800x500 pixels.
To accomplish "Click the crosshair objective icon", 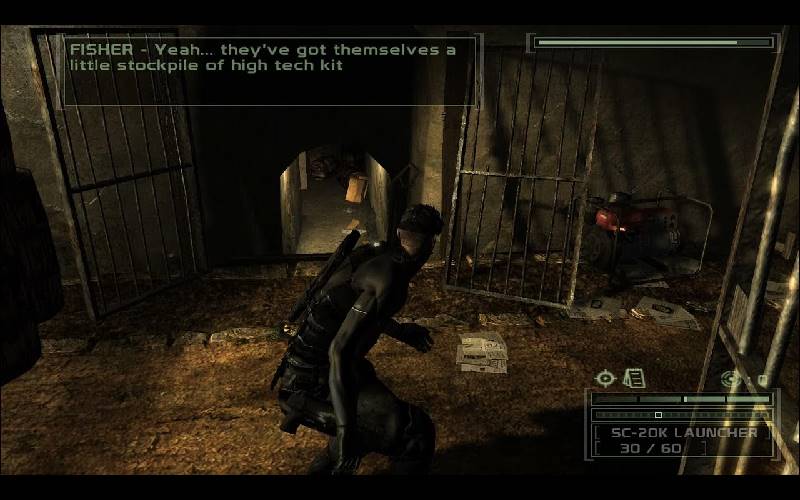I will pyautogui.click(x=604, y=378).
